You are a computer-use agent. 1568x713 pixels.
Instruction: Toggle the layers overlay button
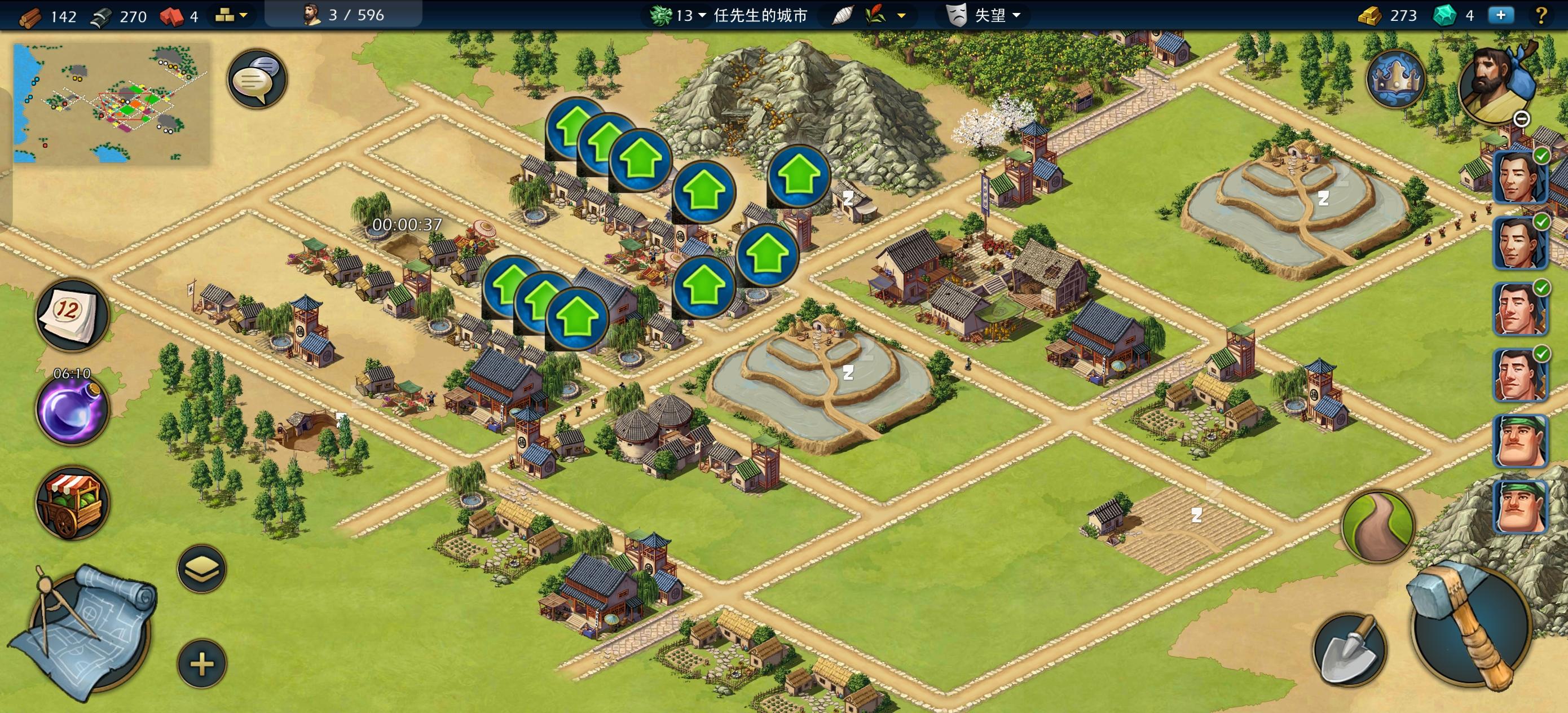pyautogui.click(x=201, y=569)
